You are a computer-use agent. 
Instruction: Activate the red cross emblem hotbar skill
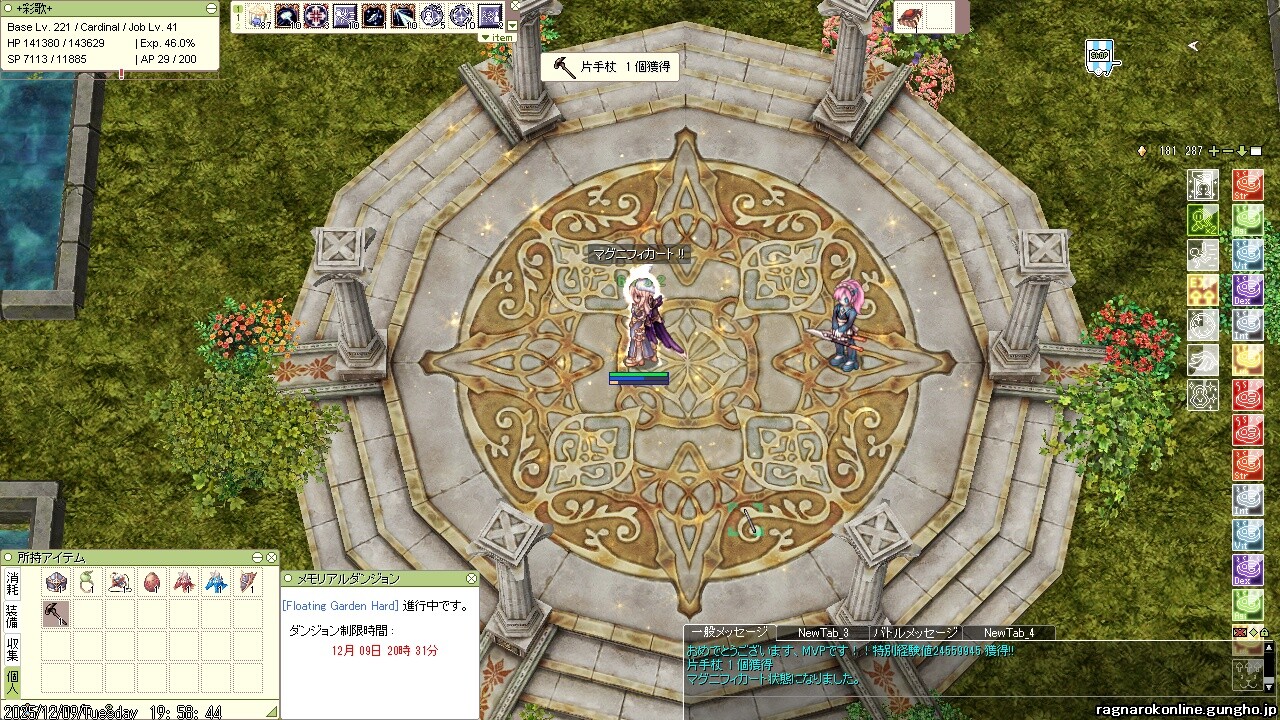(x=317, y=16)
